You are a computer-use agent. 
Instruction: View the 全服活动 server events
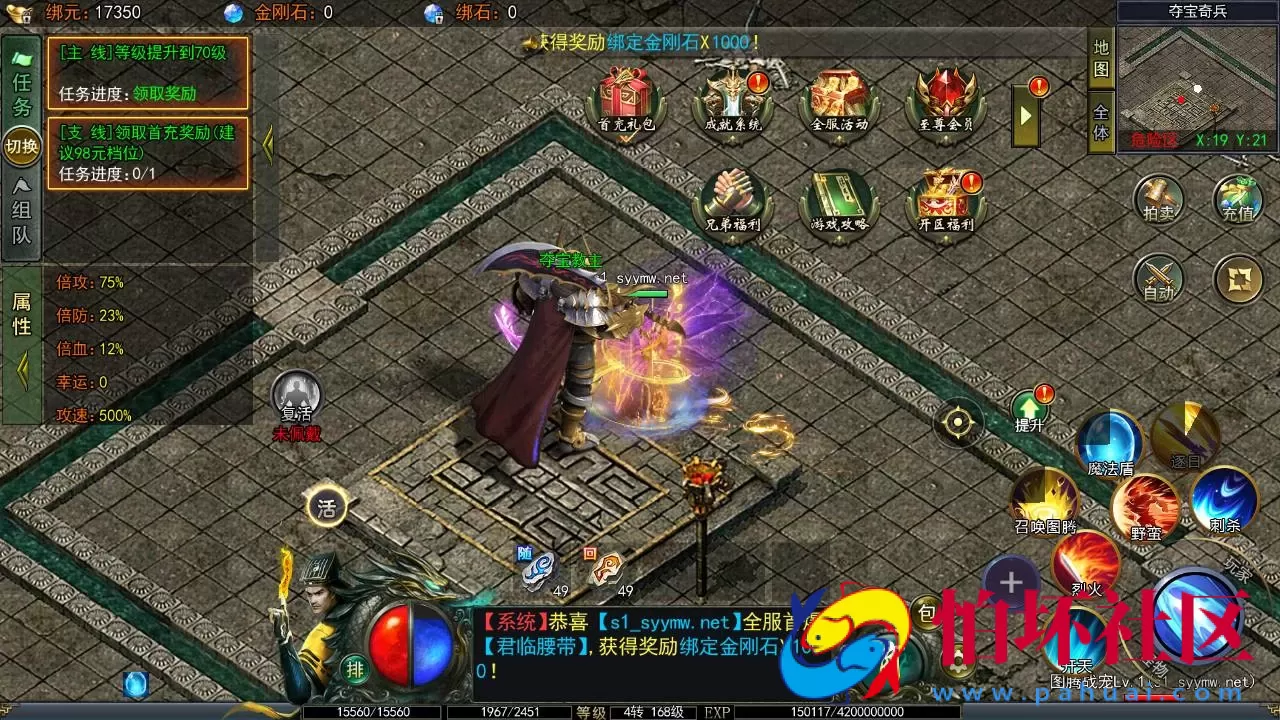[x=839, y=95]
